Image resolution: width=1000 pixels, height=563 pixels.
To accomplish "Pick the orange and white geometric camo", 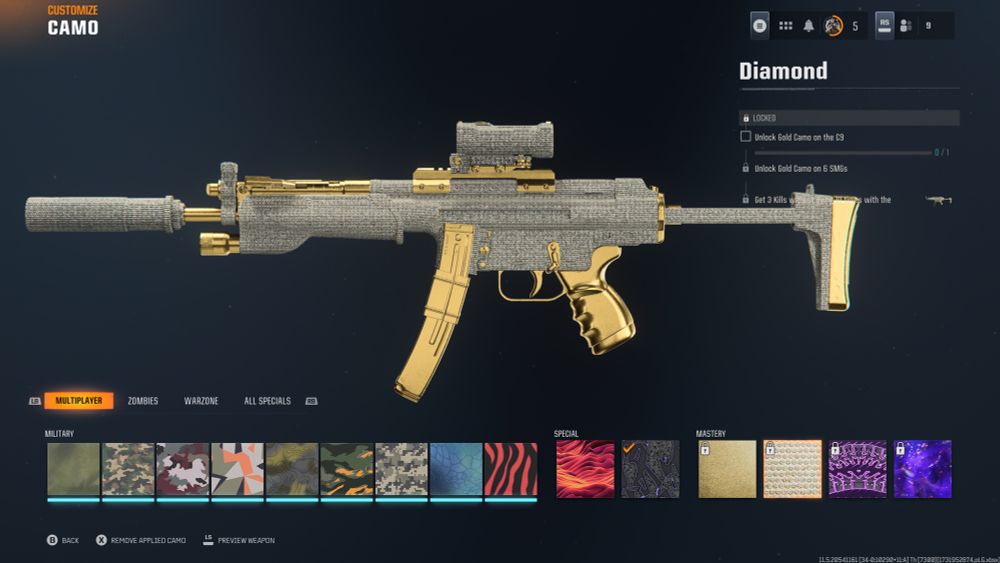I will [x=238, y=469].
